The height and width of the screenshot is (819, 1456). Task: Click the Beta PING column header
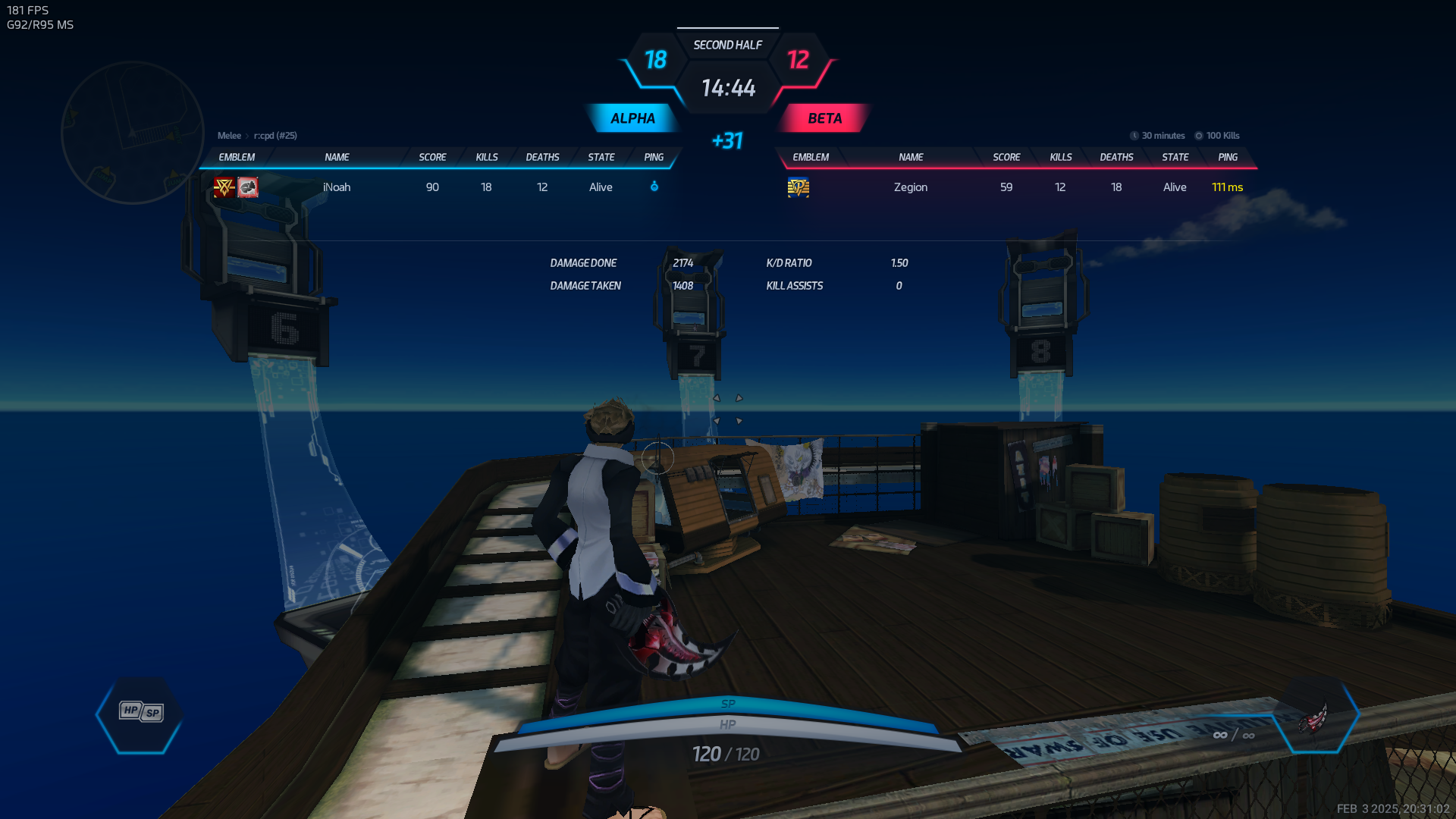tap(1227, 157)
